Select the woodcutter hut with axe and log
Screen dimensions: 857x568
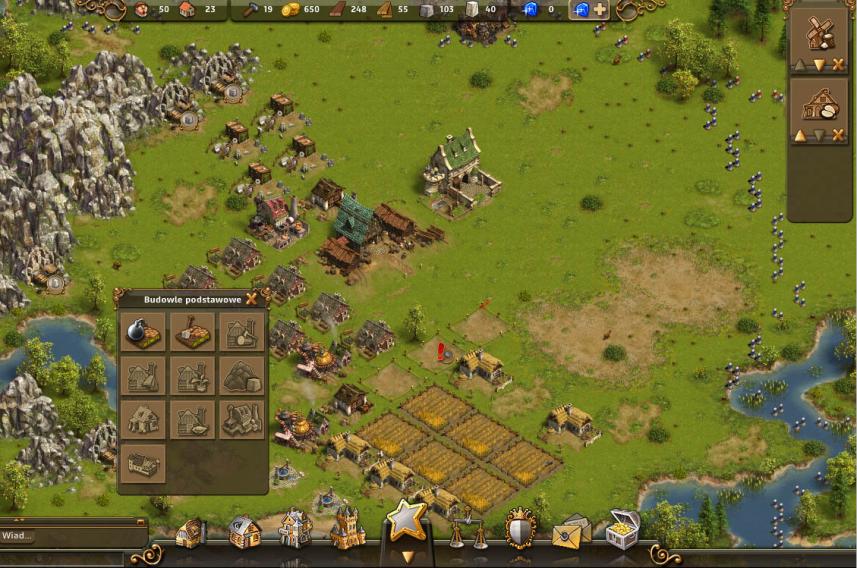tap(241, 332)
